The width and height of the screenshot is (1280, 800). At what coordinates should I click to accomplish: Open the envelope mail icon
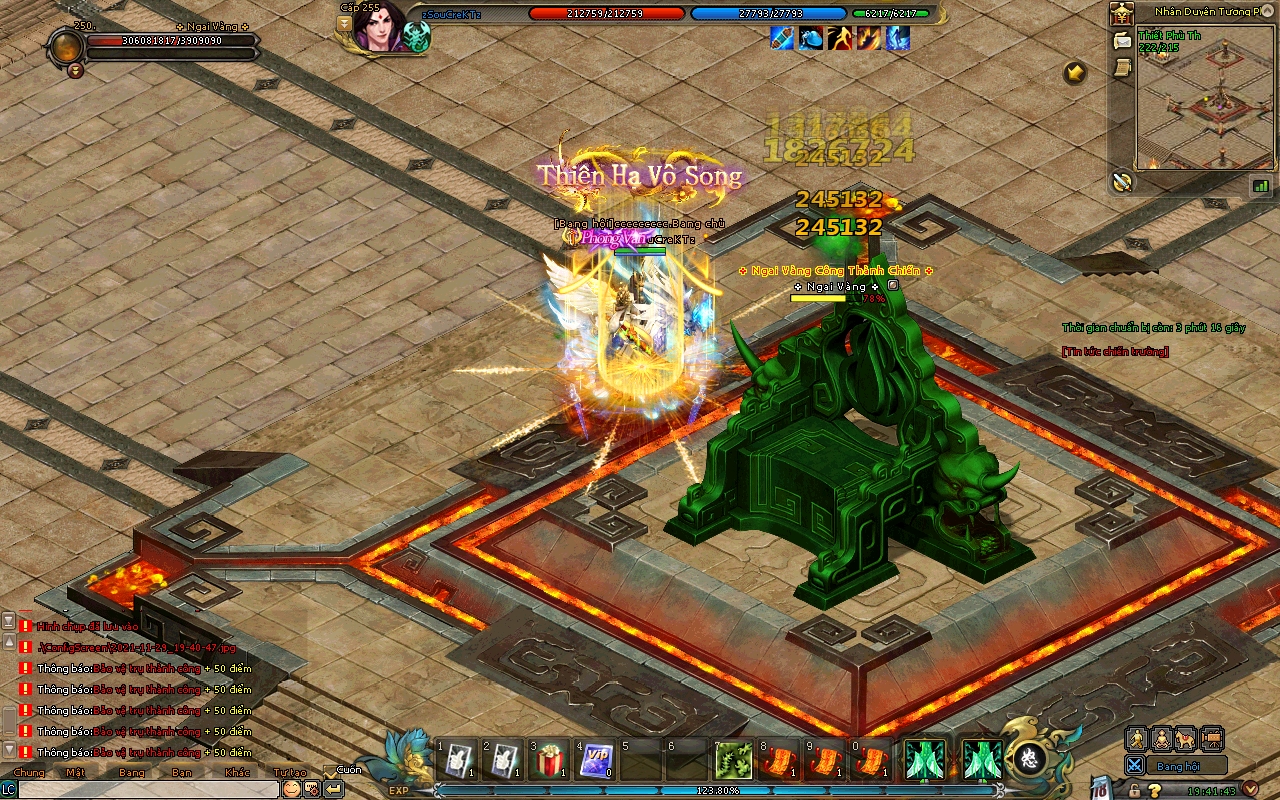1122,41
